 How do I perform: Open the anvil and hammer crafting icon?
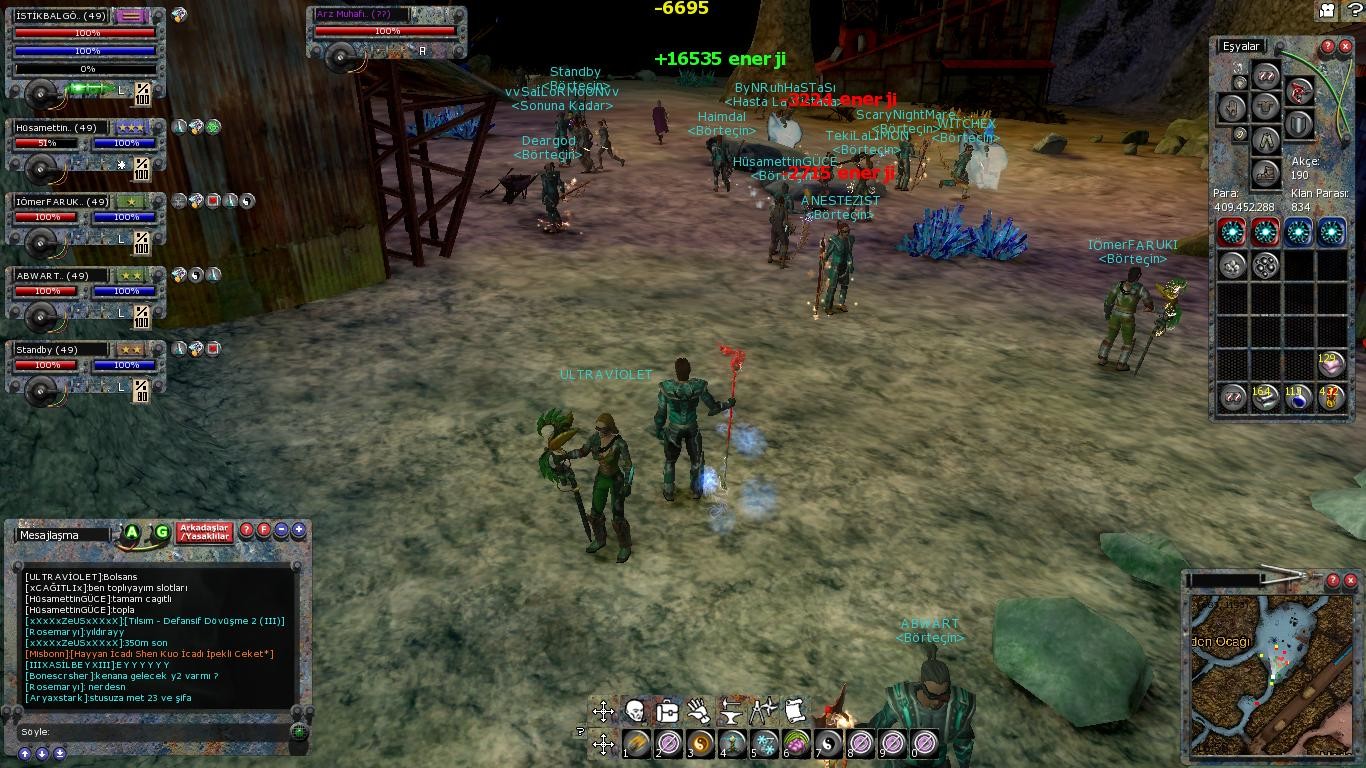731,712
